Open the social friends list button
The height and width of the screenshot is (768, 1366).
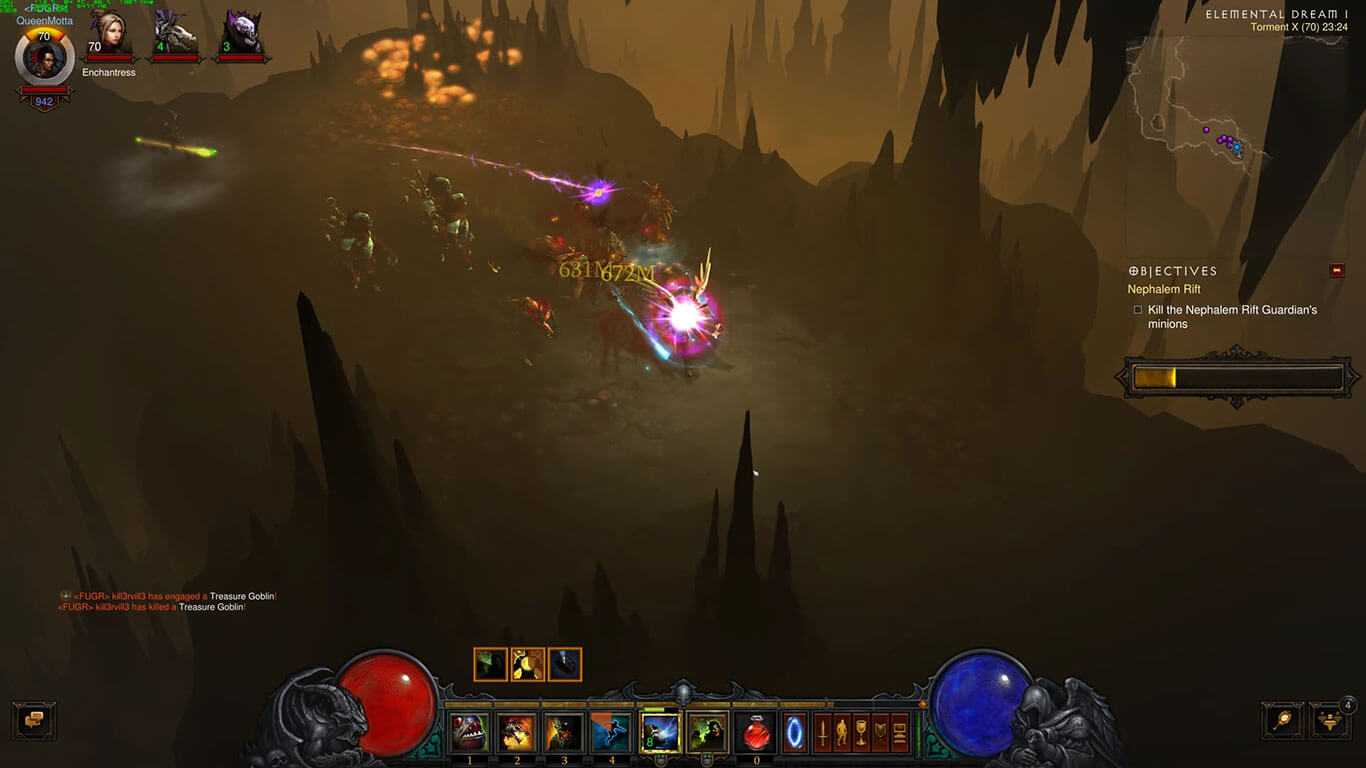click(x=1329, y=720)
